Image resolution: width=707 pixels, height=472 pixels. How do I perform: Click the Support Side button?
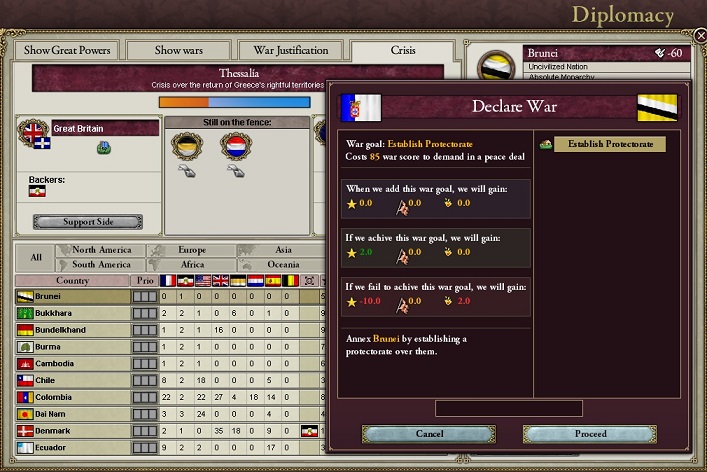(x=87, y=222)
